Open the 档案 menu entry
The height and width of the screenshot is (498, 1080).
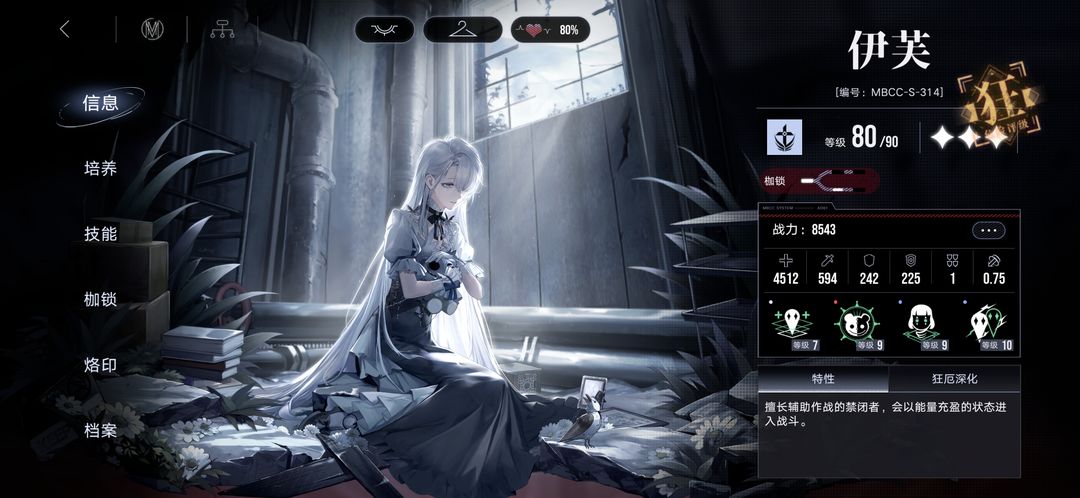[x=101, y=431]
